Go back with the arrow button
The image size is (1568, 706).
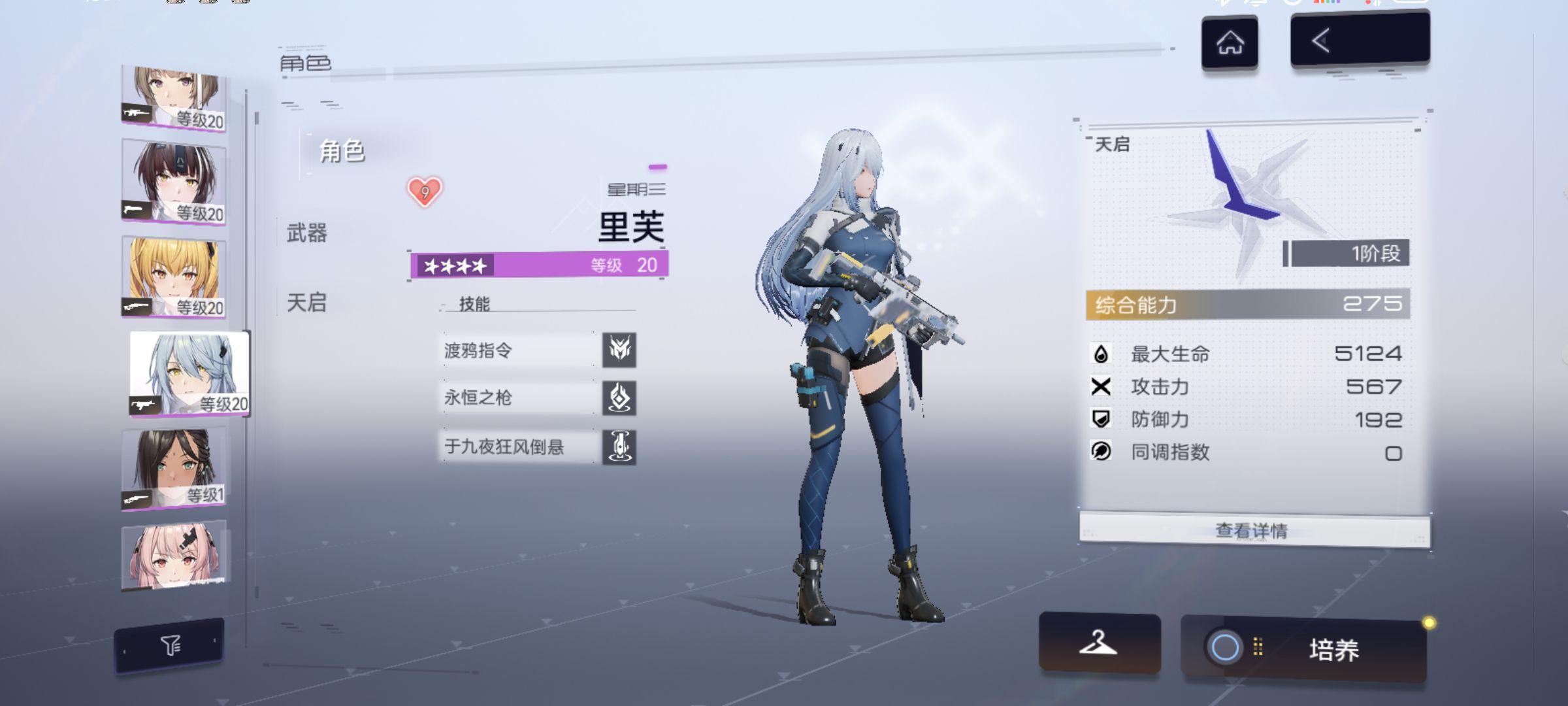[1360, 41]
